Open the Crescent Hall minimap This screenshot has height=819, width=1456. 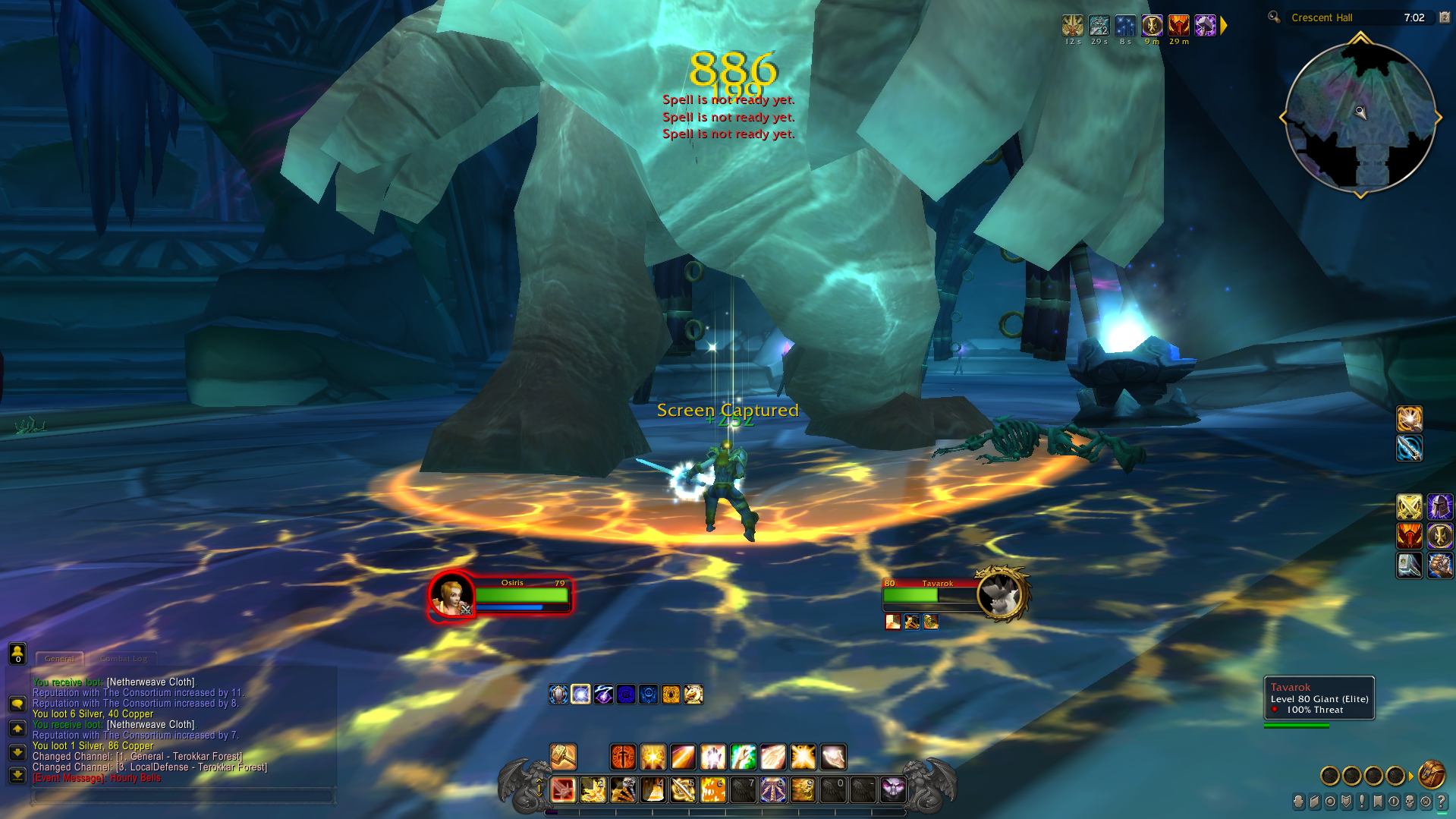click(x=1360, y=116)
